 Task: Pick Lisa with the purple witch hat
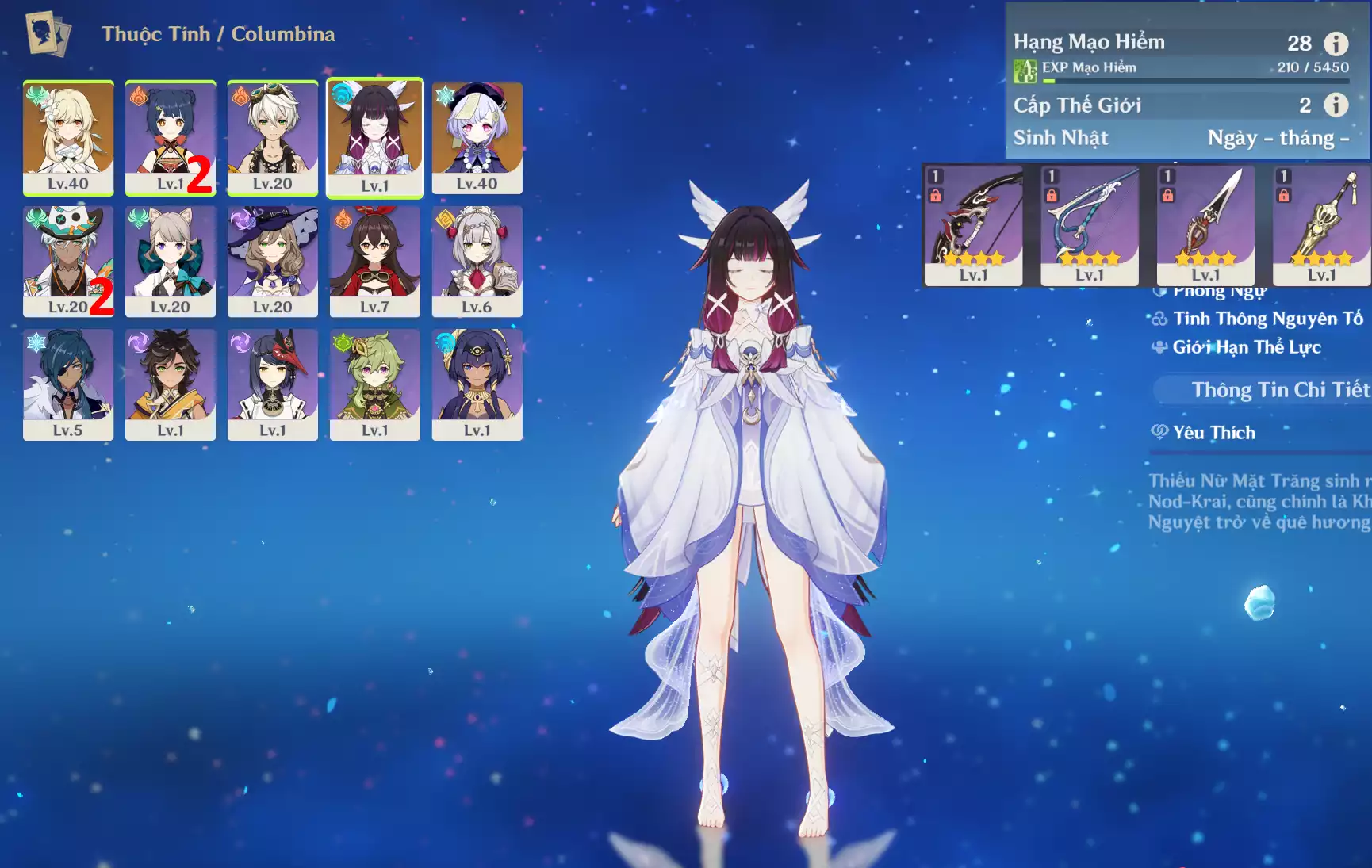272,260
